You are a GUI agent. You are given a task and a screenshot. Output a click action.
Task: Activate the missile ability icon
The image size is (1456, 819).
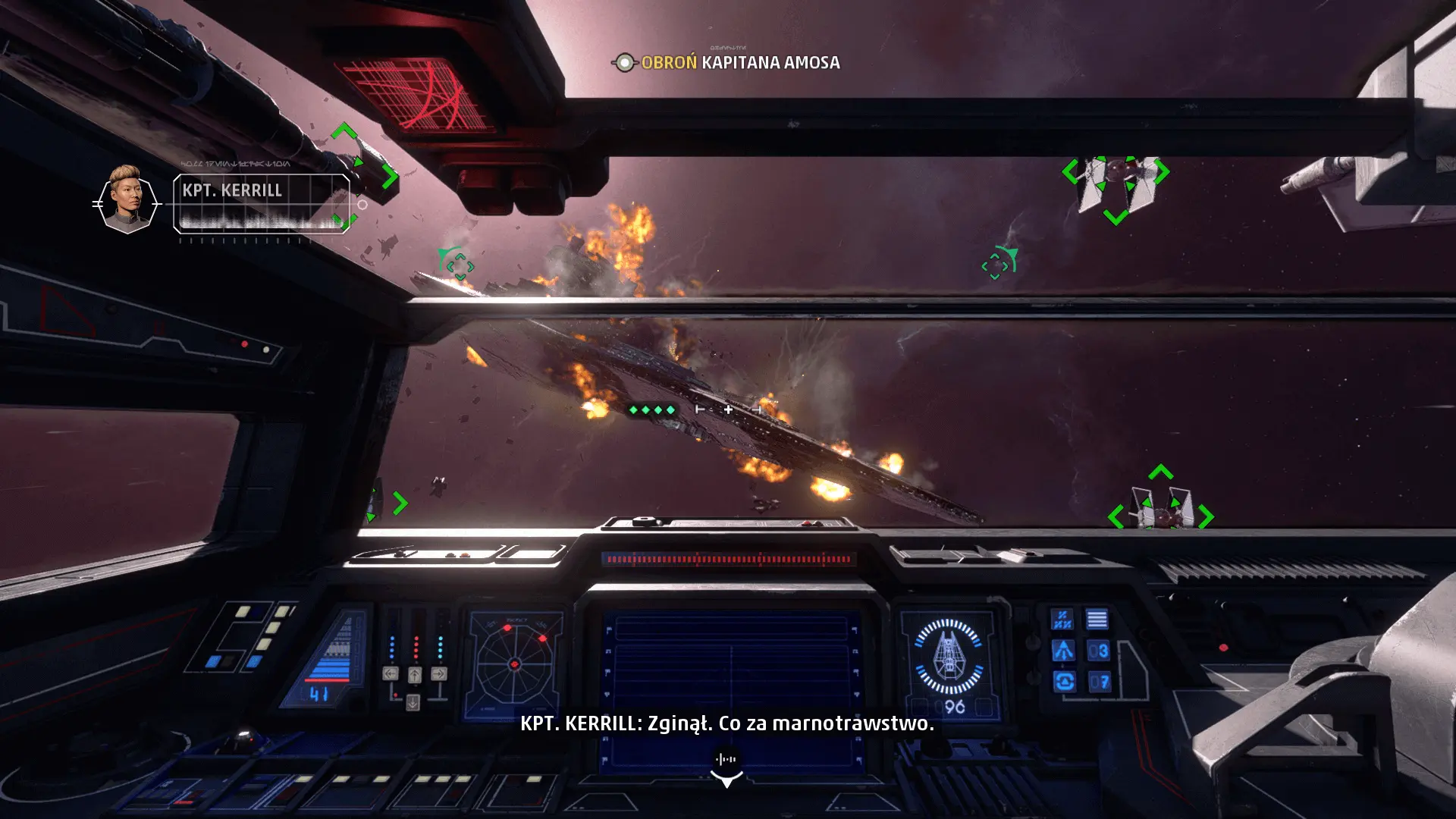(1062, 651)
